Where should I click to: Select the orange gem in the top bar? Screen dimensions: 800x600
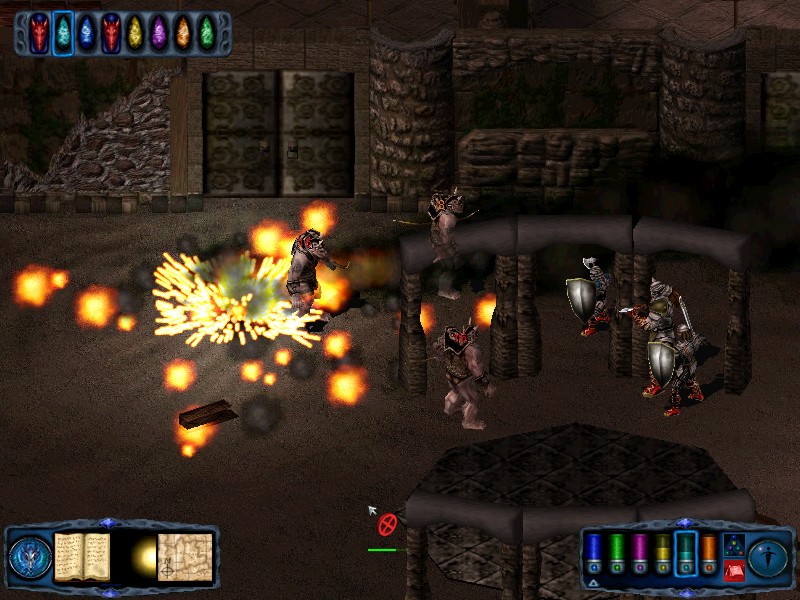click(183, 33)
